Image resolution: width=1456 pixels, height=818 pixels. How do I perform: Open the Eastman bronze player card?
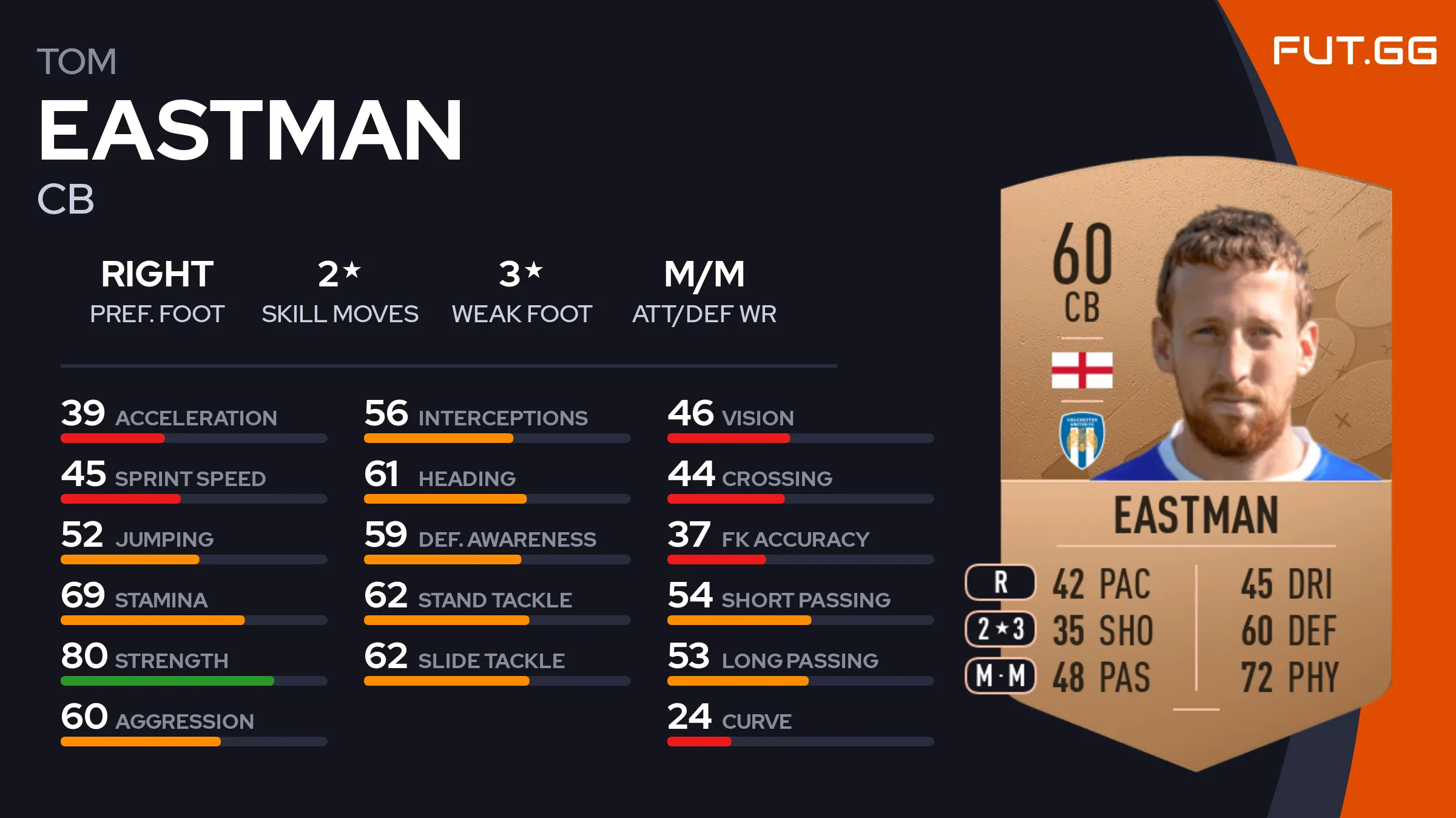click(x=1195, y=461)
